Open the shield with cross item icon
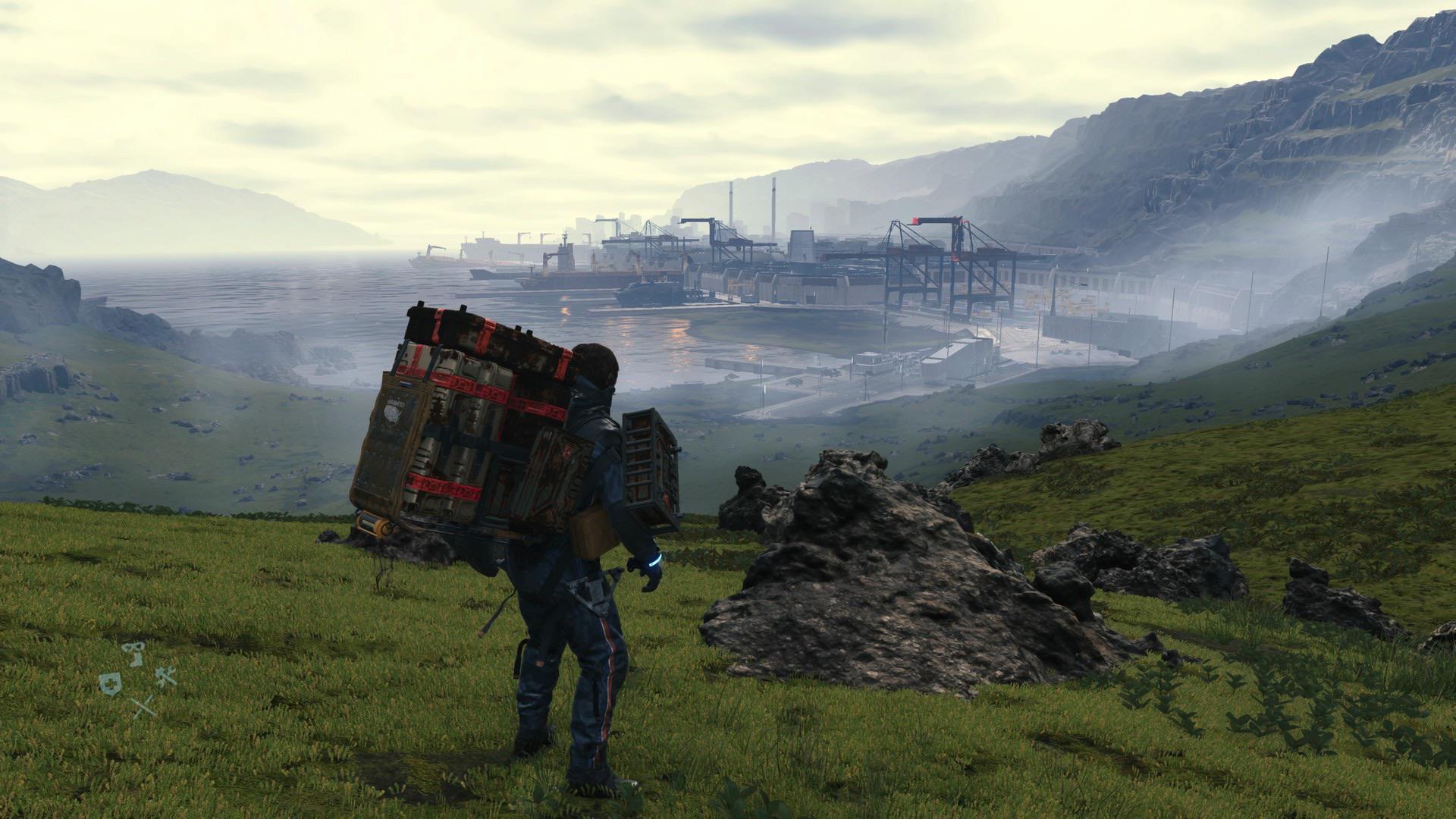Screen dimensions: 1456x819 click(109, 682)
